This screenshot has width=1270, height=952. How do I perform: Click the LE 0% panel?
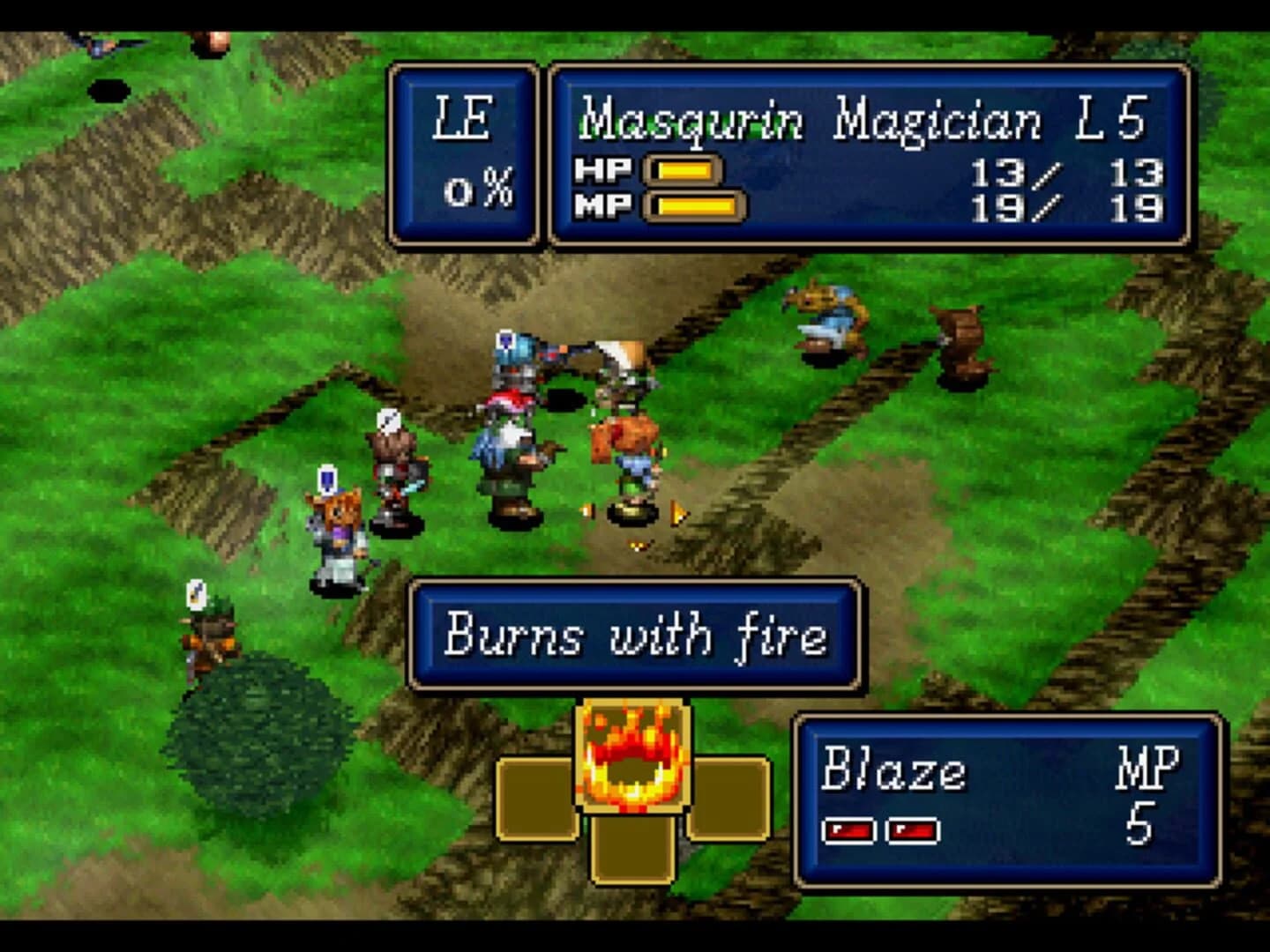[x=469, y=152]
